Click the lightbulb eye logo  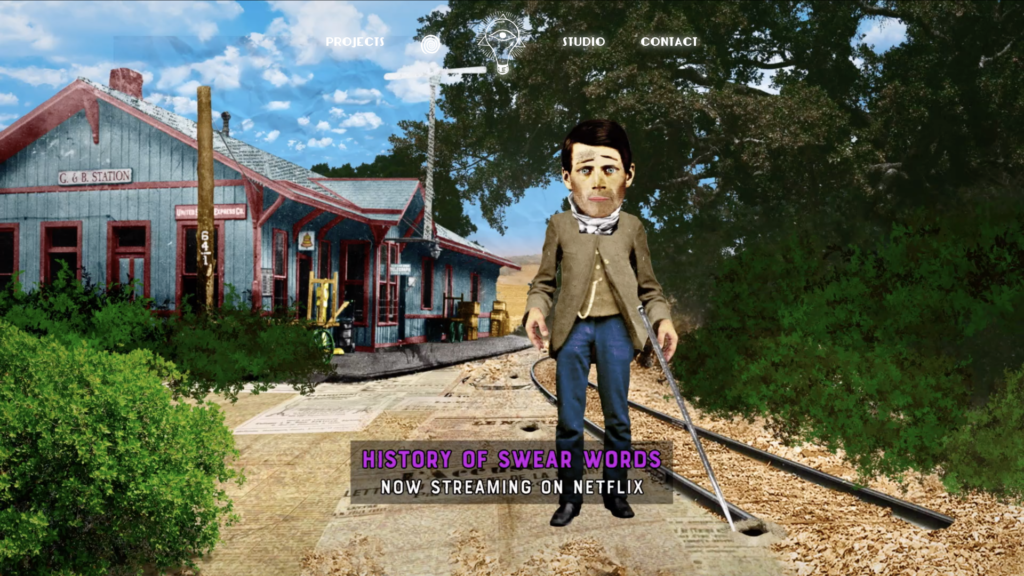[502, 43]
